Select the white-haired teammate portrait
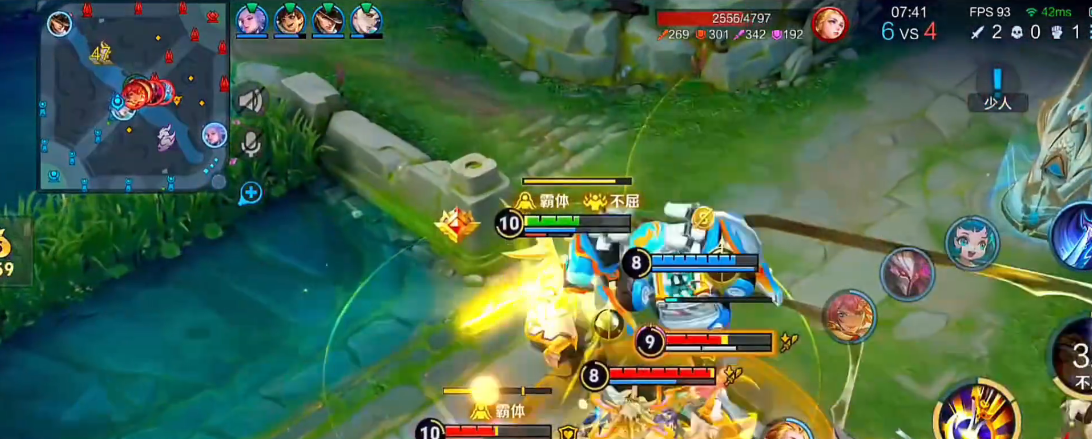Viewport: 1092px width, 439px height. [x=366, y=19]
